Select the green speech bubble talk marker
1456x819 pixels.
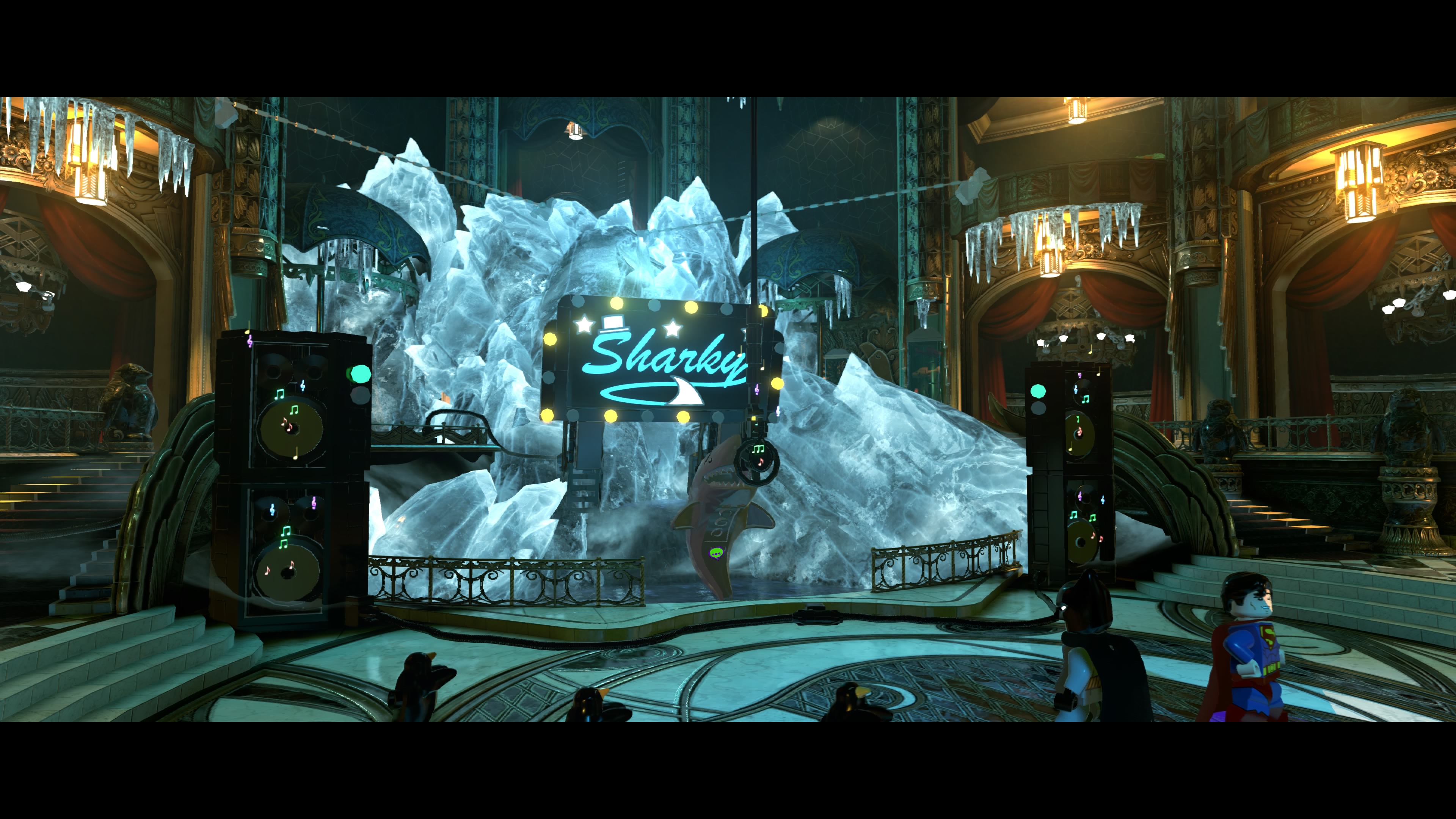pos(716,553)
